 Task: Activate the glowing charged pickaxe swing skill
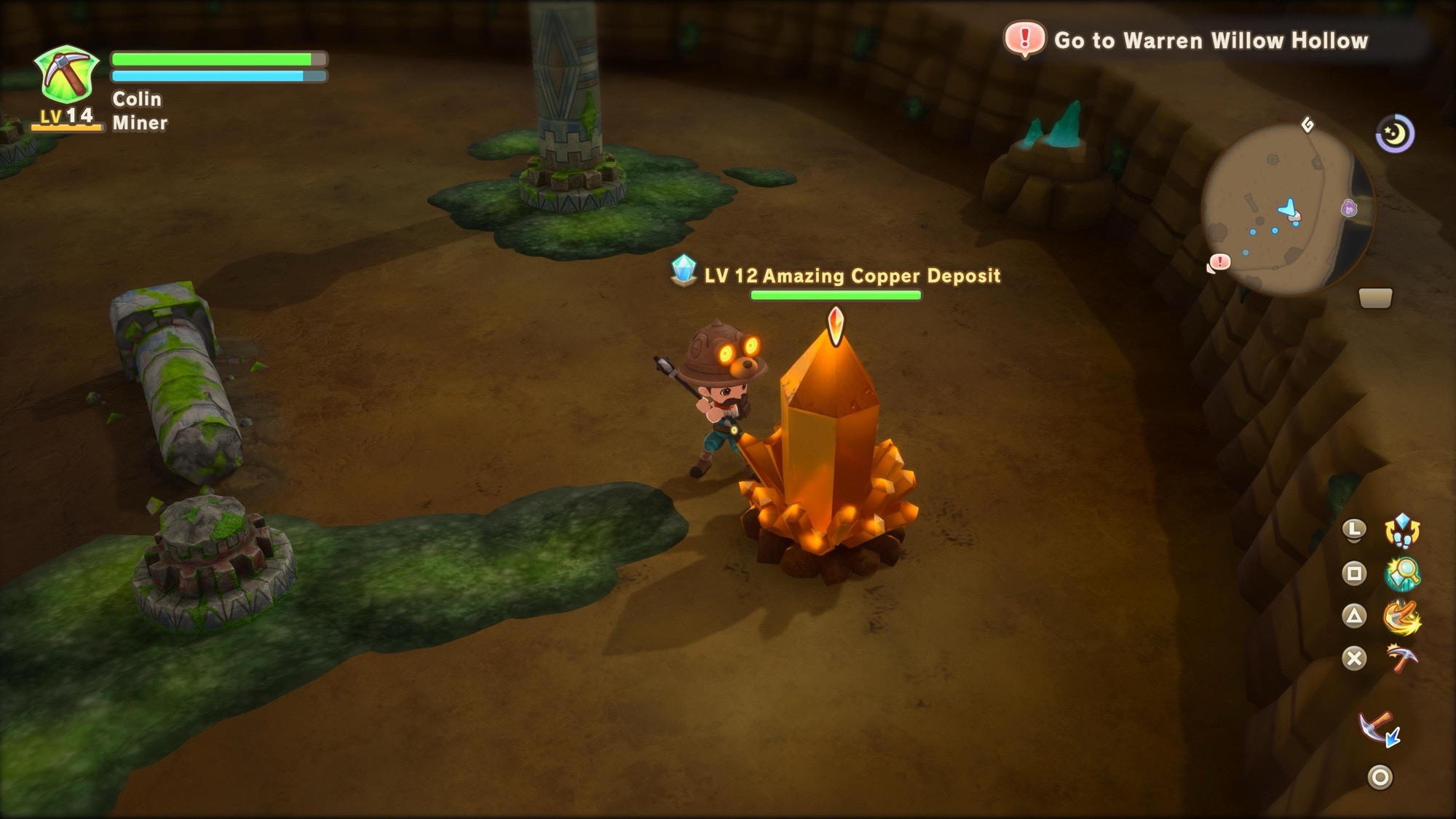pos(1401,617)
